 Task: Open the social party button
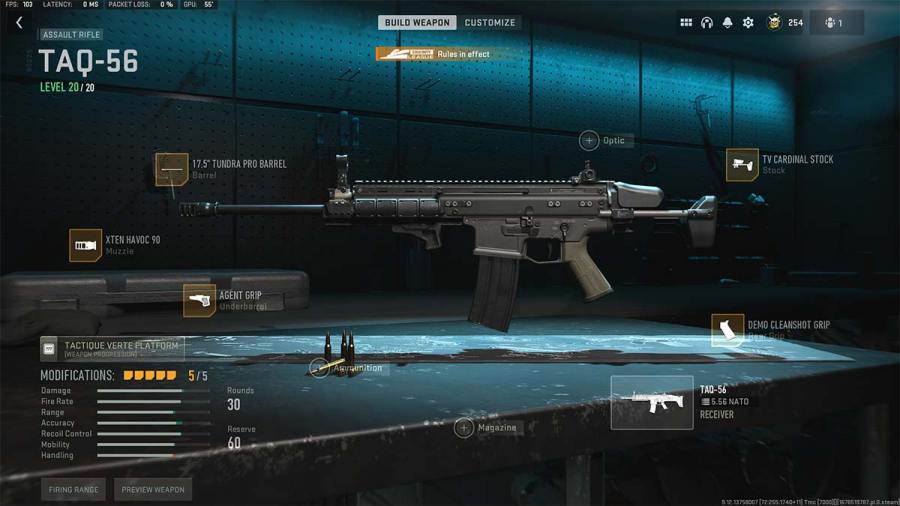click(834, 22)
